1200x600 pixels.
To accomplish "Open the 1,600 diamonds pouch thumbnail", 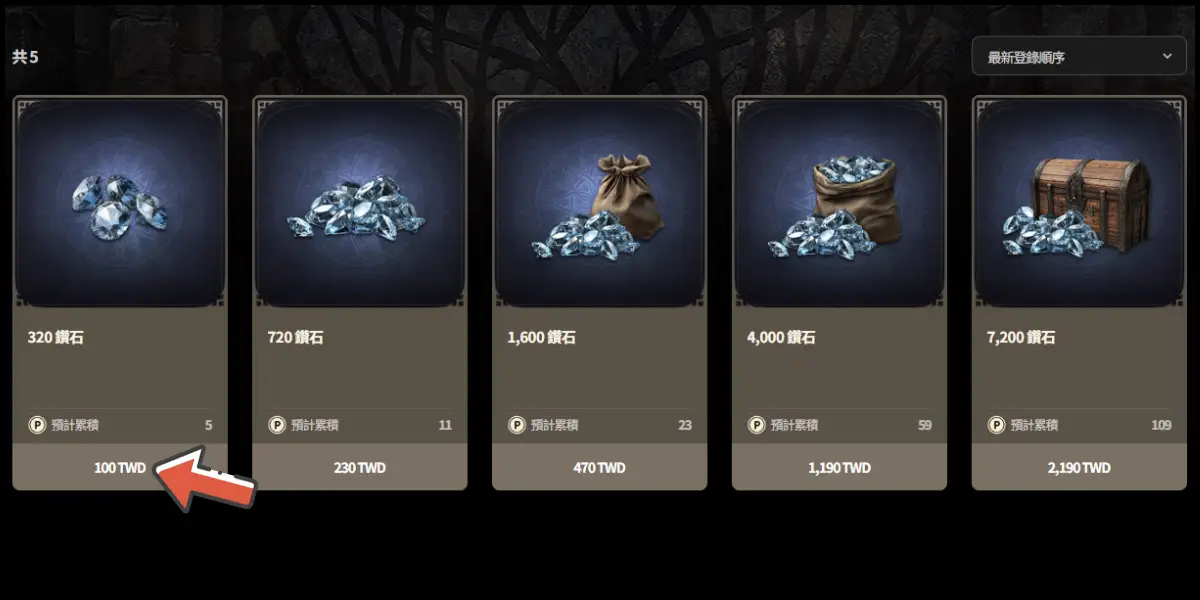I will tap(600, 203).
